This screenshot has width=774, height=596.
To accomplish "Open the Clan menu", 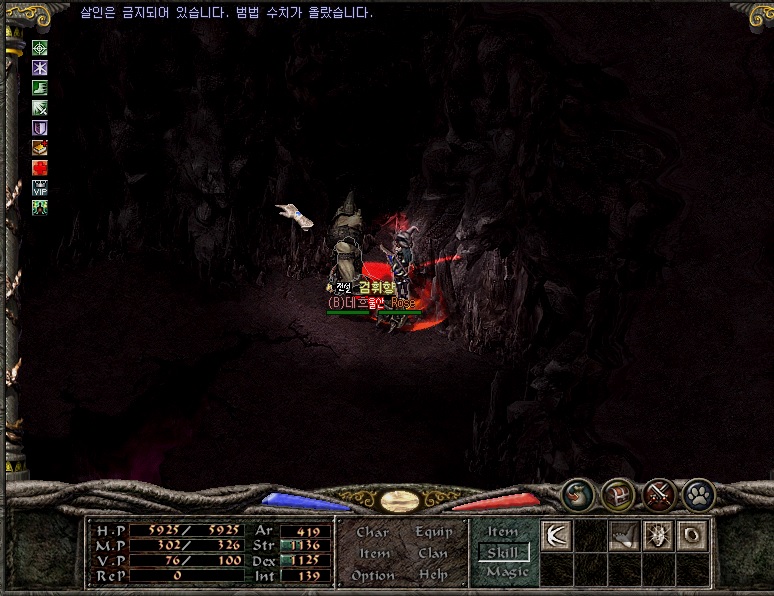I will 433,553.
